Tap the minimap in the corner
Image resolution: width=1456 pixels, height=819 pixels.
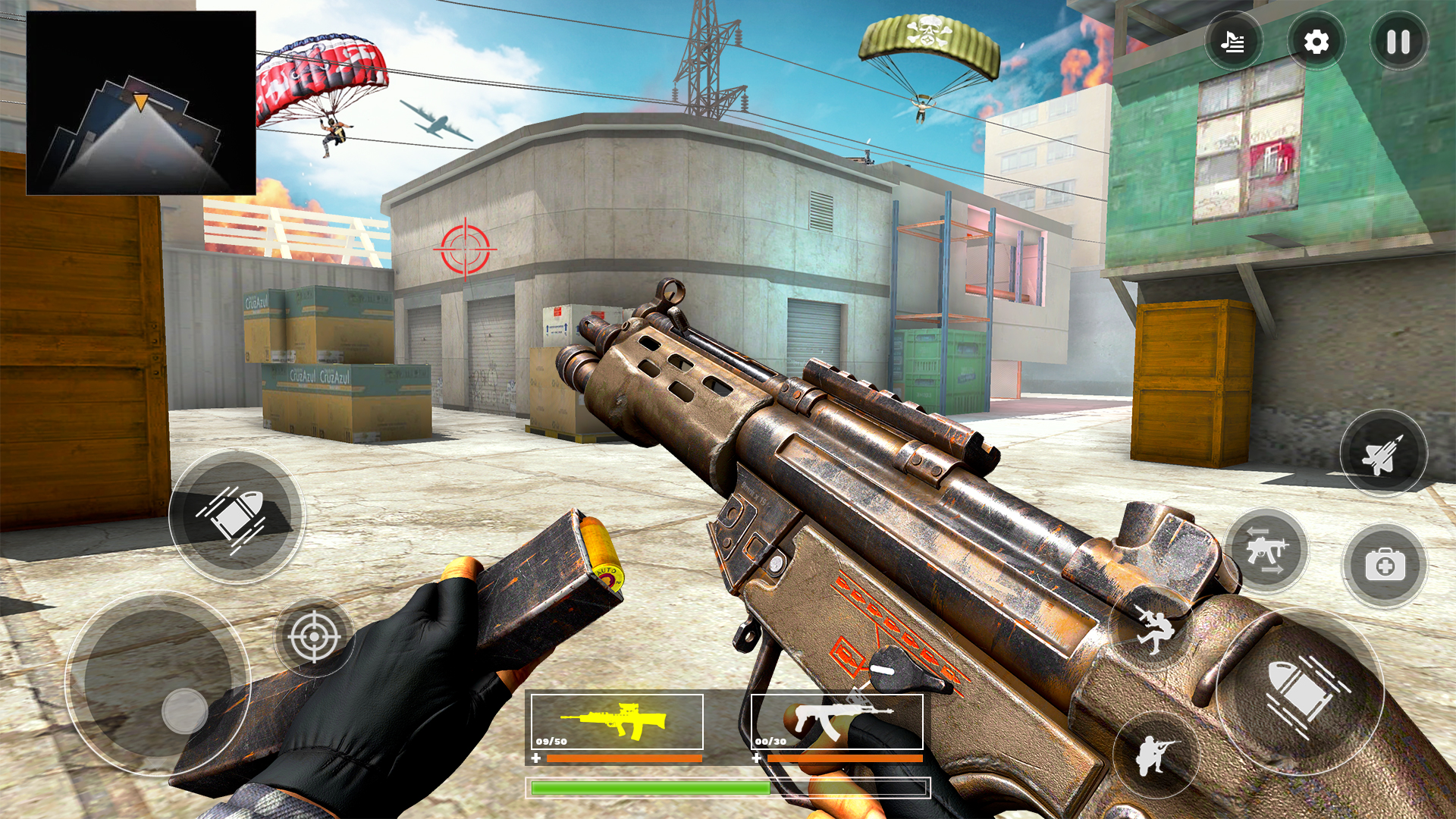141,102
